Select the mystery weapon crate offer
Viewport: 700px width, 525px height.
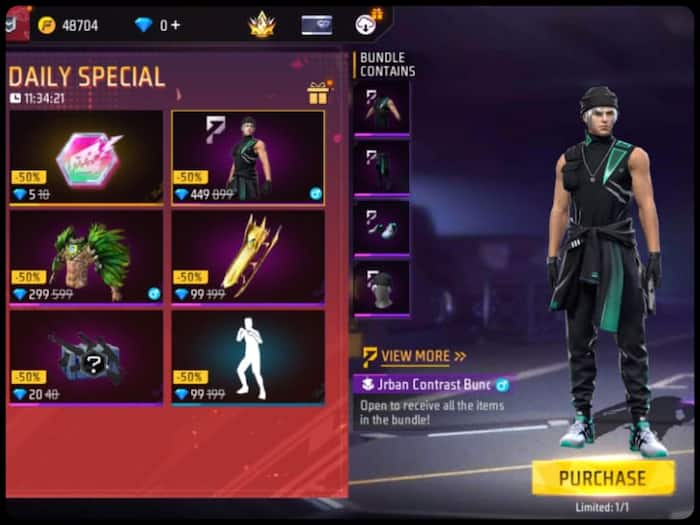[x=86, y=356]
